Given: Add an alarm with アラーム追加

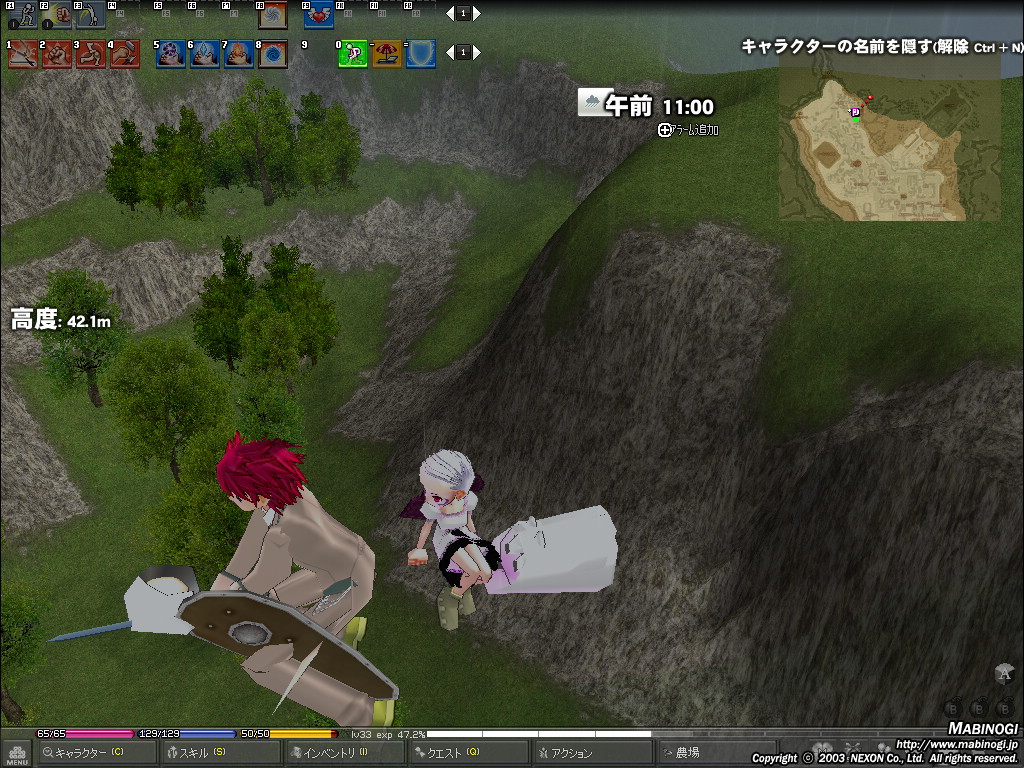Looking at the screenshot, I should pyautogui.click(x=690, y=130).
